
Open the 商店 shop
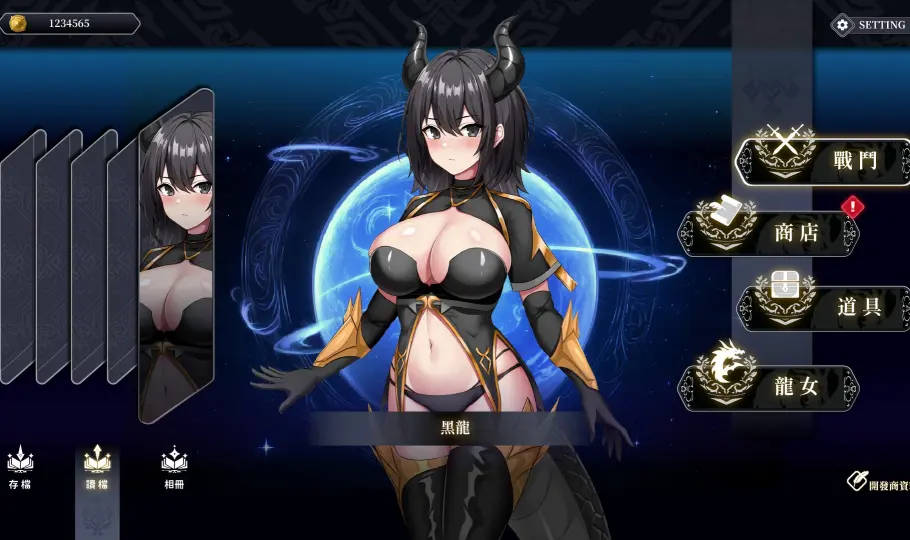(770, 233)
